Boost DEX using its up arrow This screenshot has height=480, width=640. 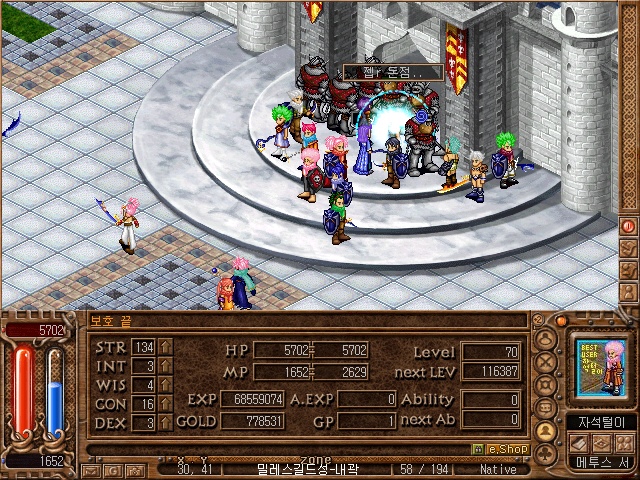point(166,423)
